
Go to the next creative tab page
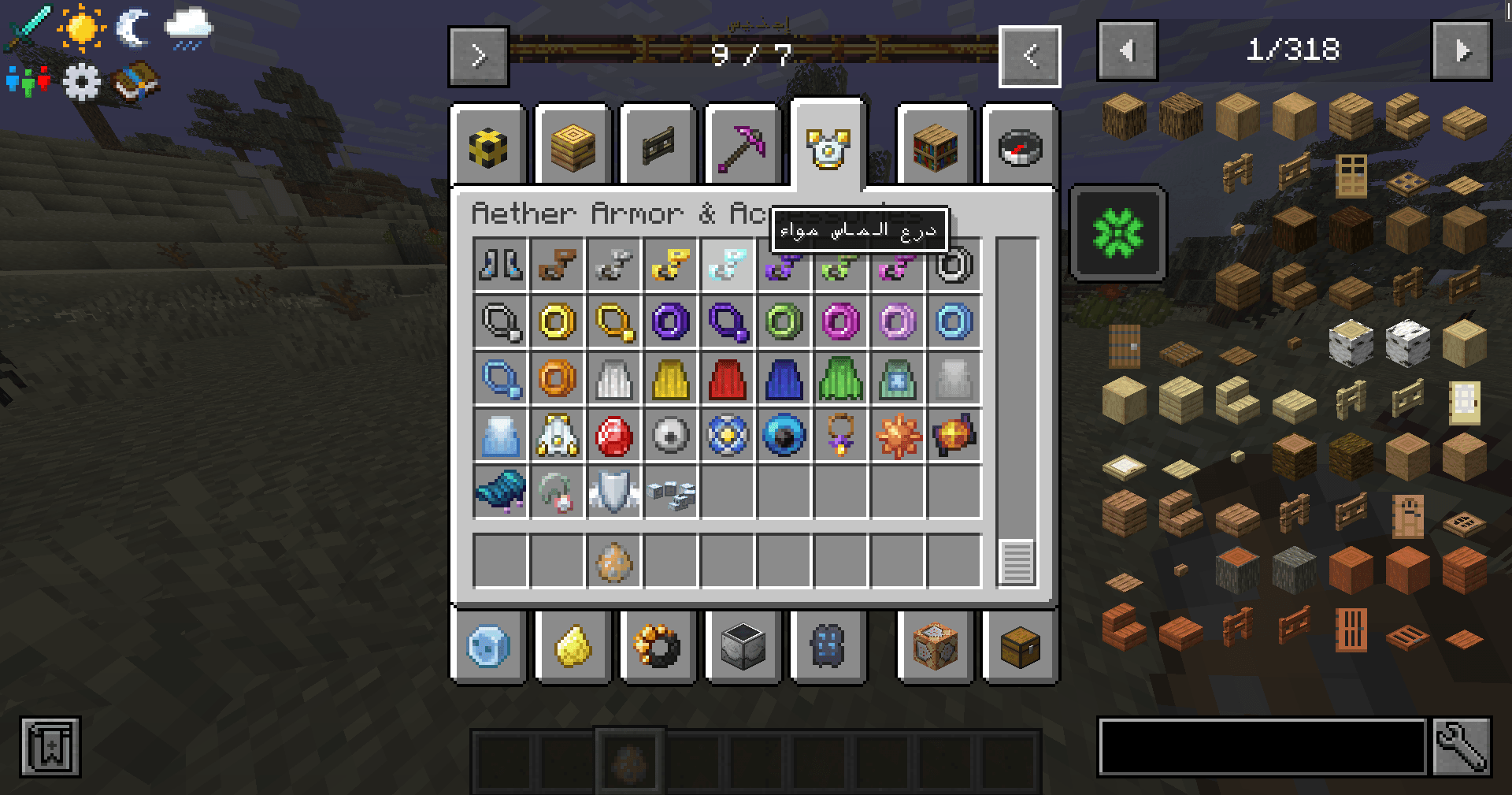[479, 56]
